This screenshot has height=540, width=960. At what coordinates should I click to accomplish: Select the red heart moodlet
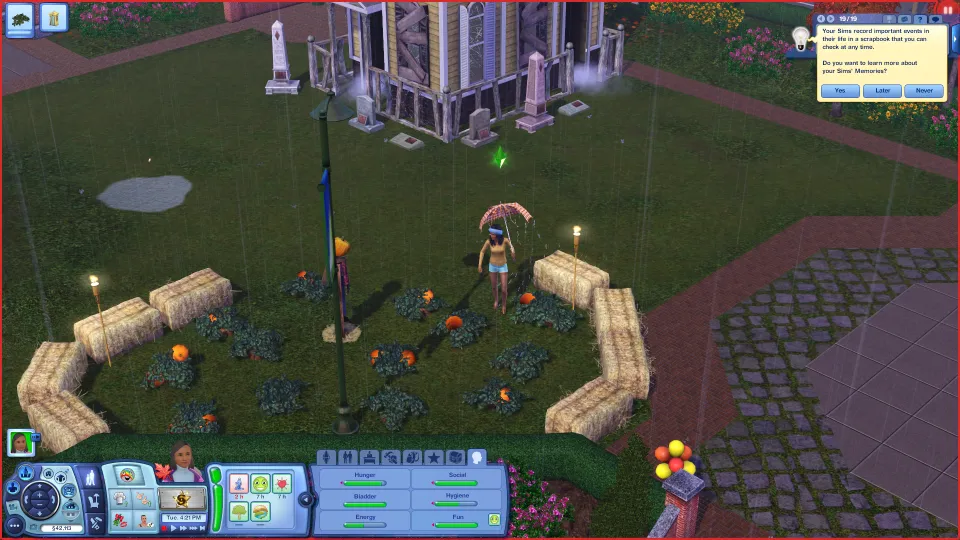click(282, 485)
